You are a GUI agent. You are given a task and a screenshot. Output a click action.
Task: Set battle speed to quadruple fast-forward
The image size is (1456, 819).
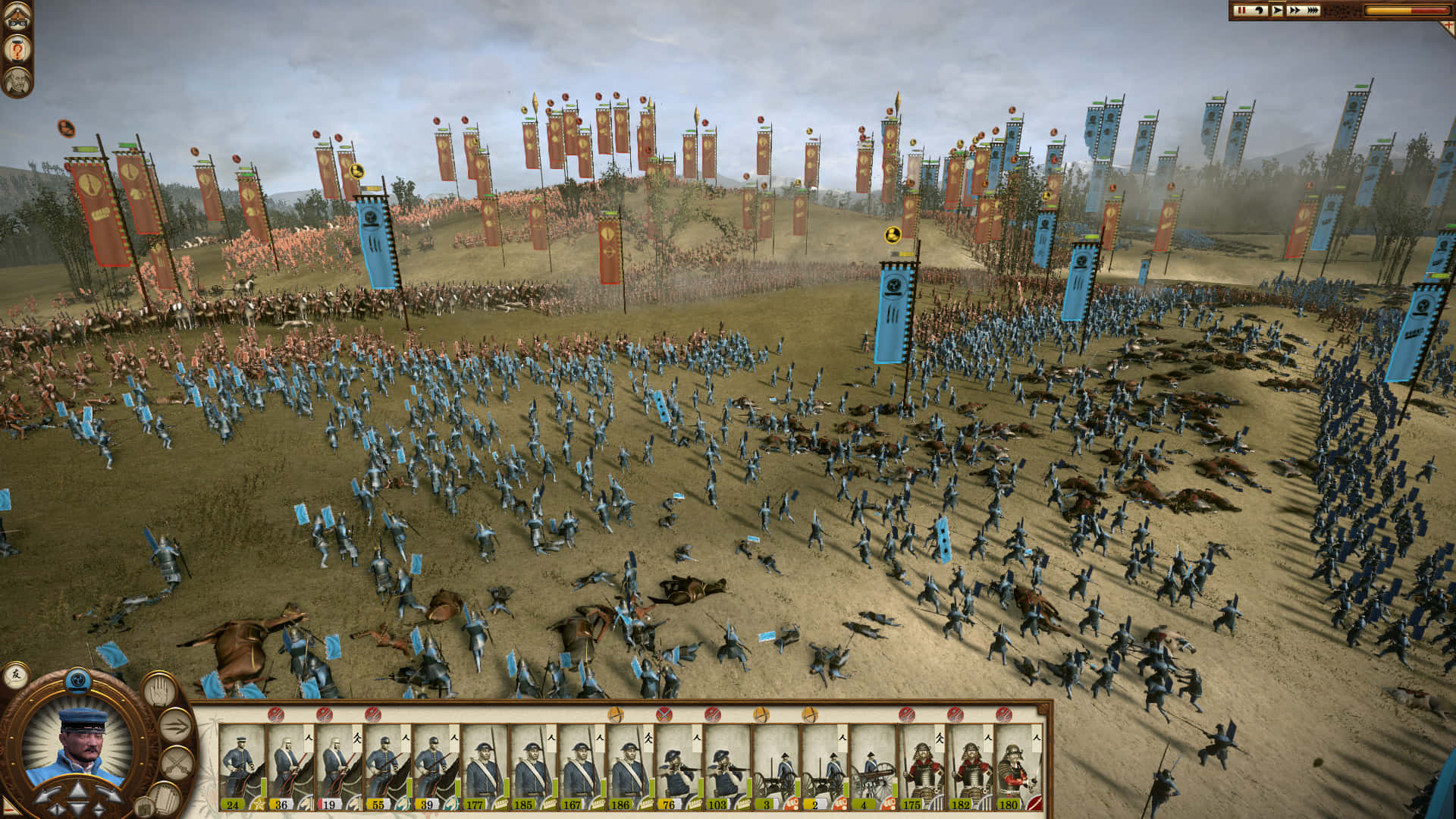click(x=1313, y=11)
